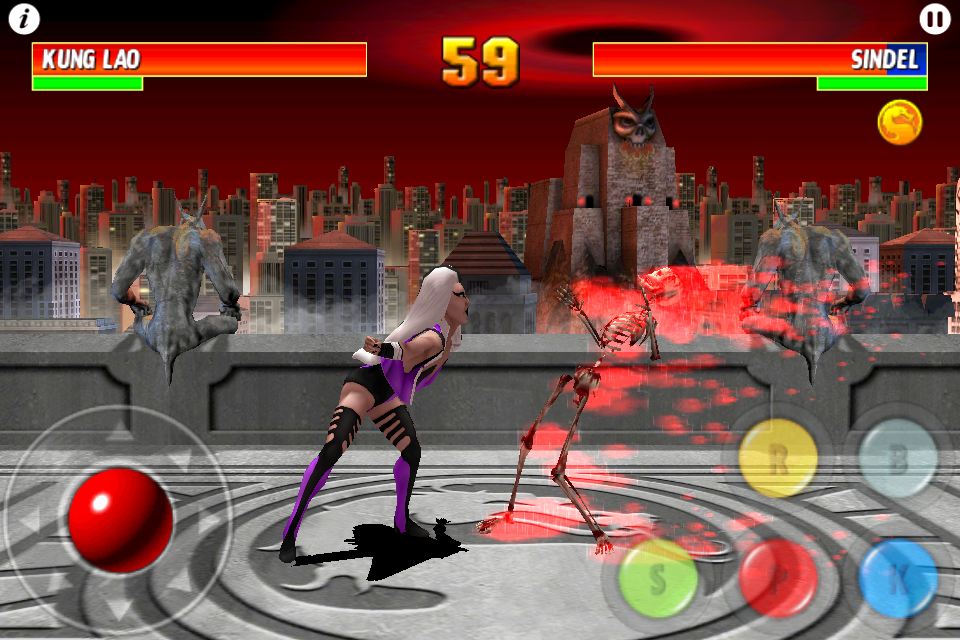Tap the pale blue B button
The height and width of the screenshot is (640, 960).
(x=898, y=458)
